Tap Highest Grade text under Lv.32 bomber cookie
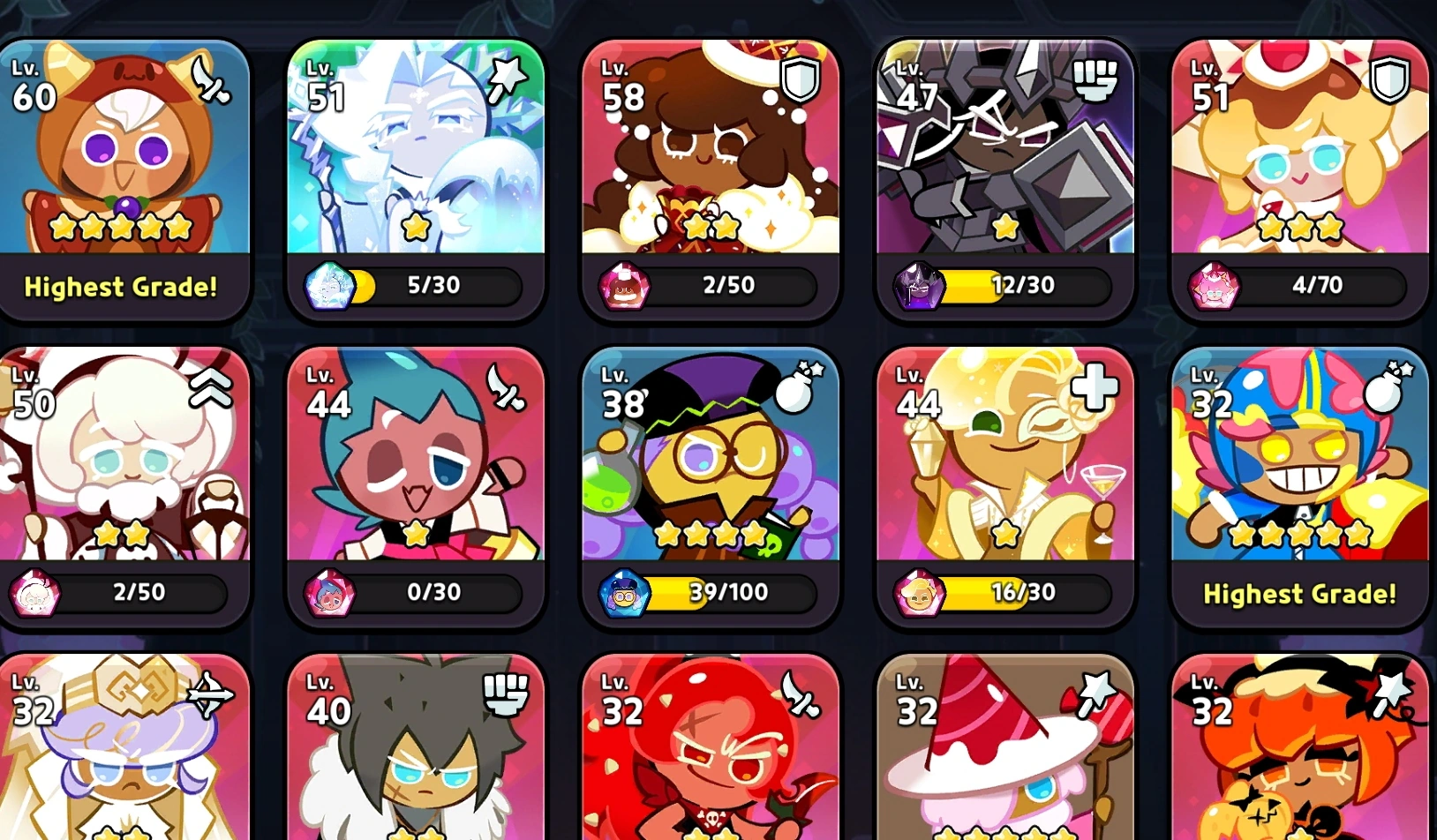This screenshot has width=1437, height=840. click(1299, 594)
